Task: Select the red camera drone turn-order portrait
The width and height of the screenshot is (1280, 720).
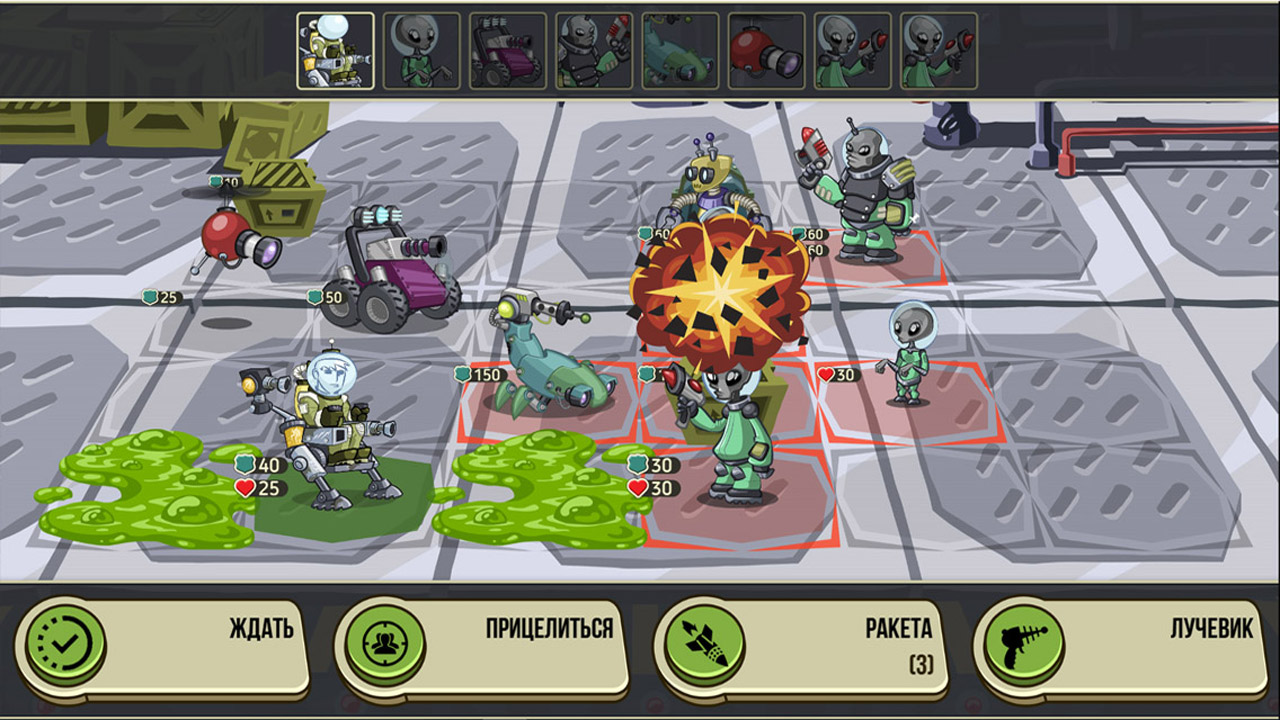Action: pyautogui.click(x=766, y=51)
